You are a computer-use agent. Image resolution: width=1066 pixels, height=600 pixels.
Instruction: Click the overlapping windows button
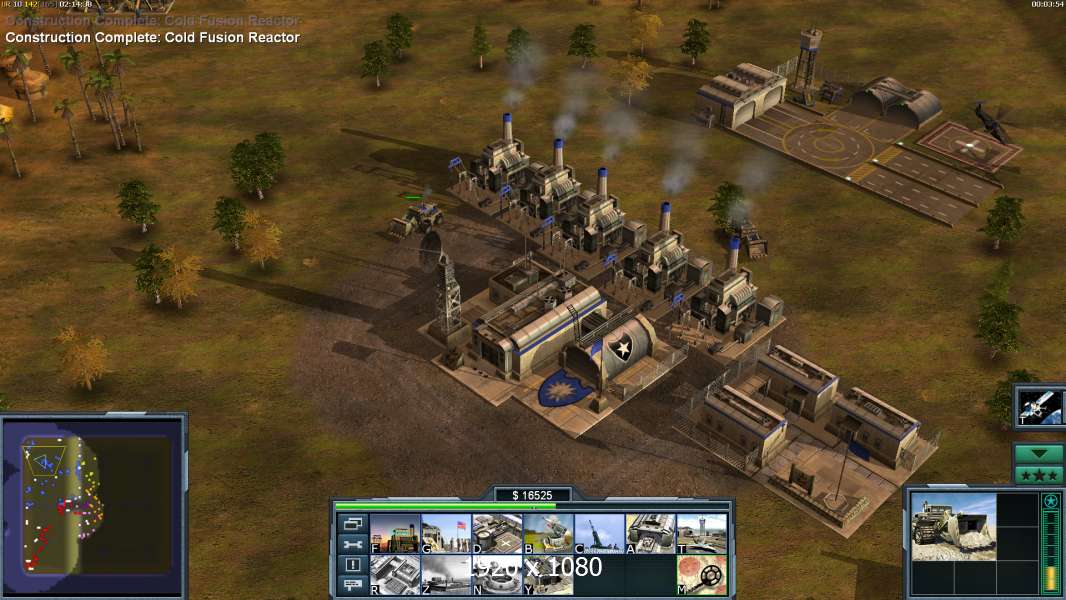(x=352, y=524)
